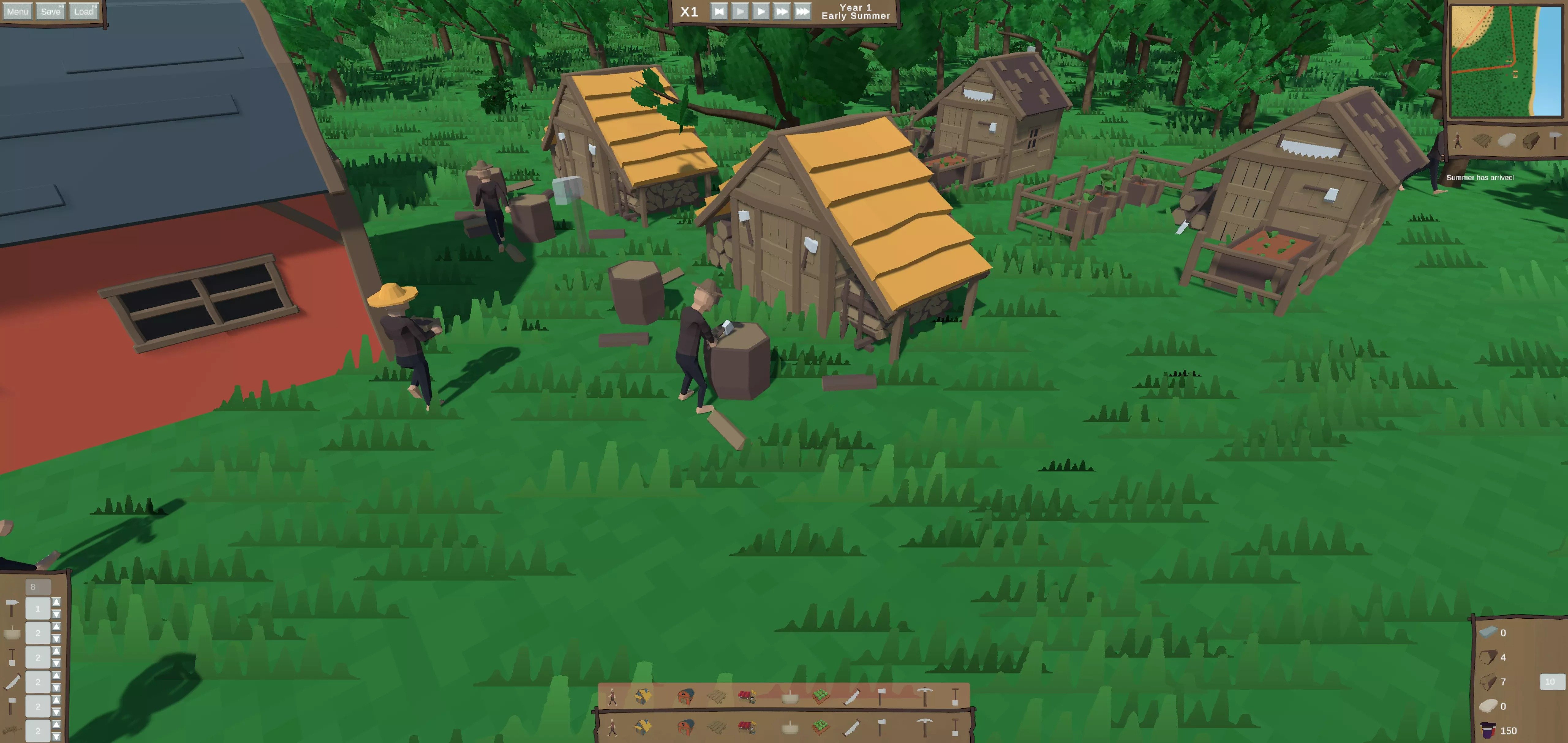Toggle the wood planks icon under the minimap
The image size is (1568, 743).
coord(1481,141)
